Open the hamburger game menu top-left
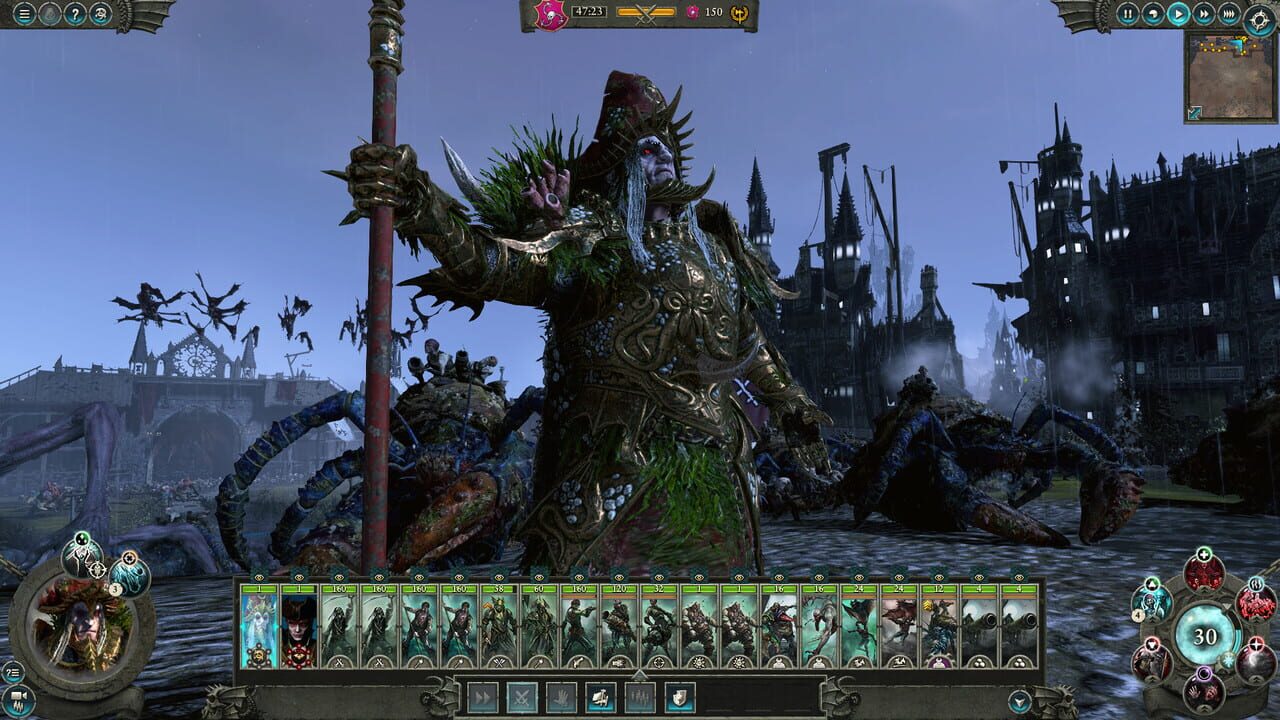 (x=24, y=13)
